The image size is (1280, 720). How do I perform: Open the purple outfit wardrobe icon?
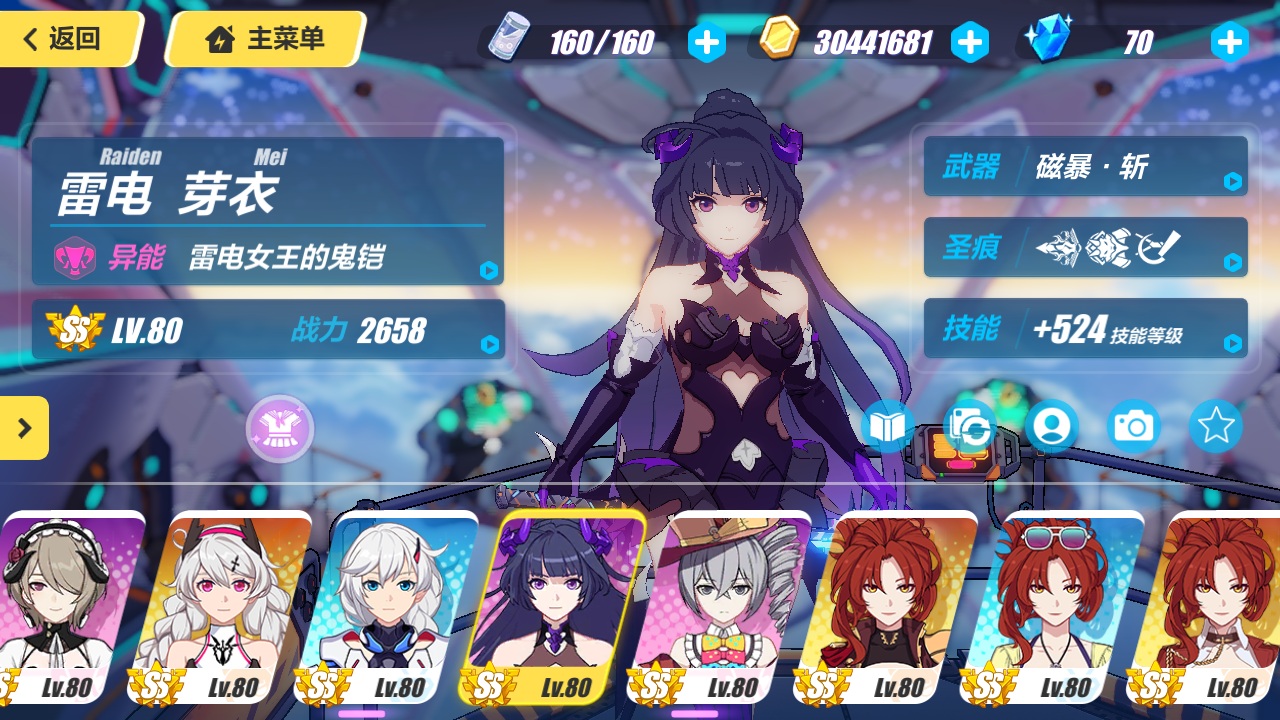(280, 429)
